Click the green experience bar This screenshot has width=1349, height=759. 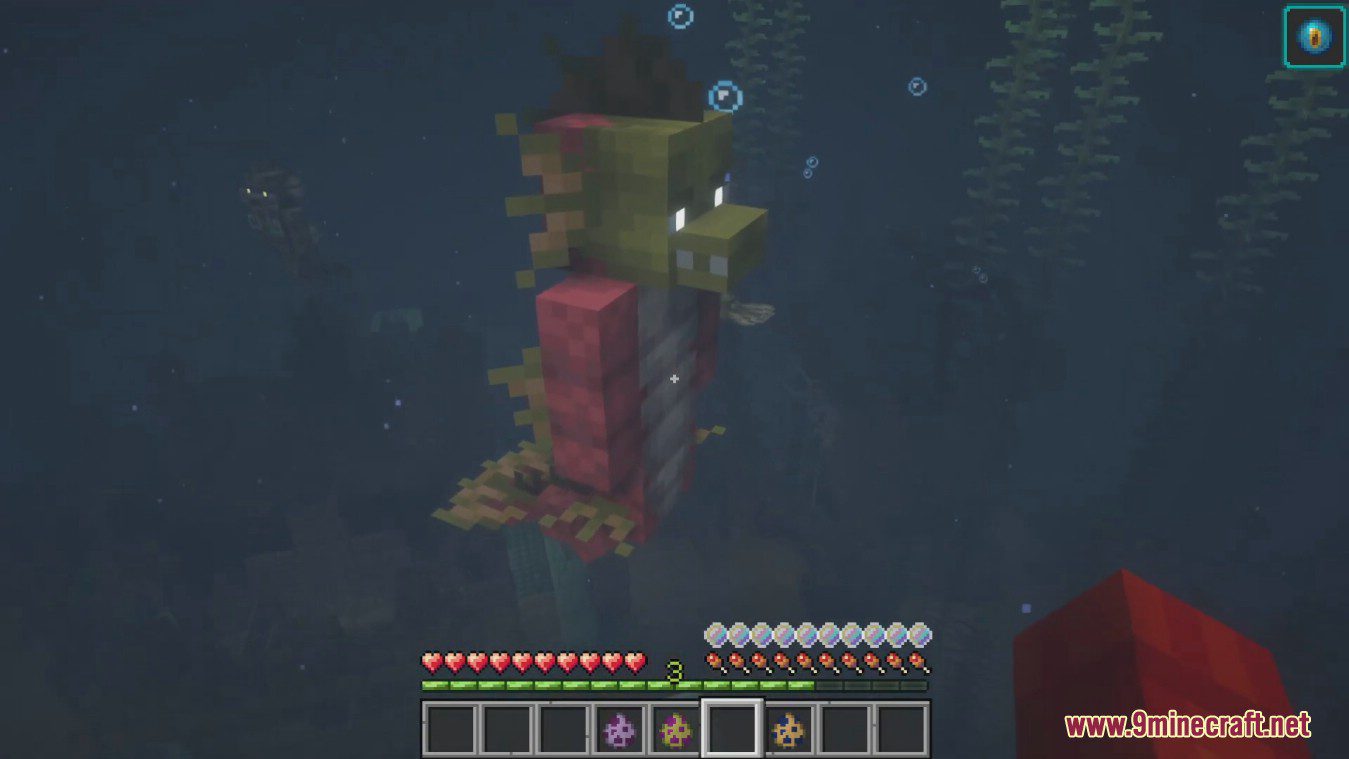(x=550, y=686)
